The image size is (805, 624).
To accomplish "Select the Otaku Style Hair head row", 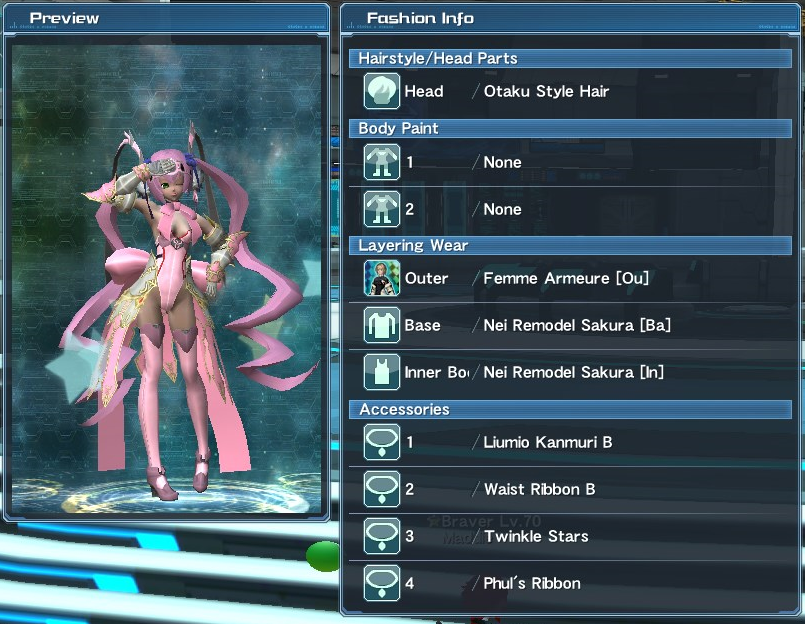I will [570, 91].
